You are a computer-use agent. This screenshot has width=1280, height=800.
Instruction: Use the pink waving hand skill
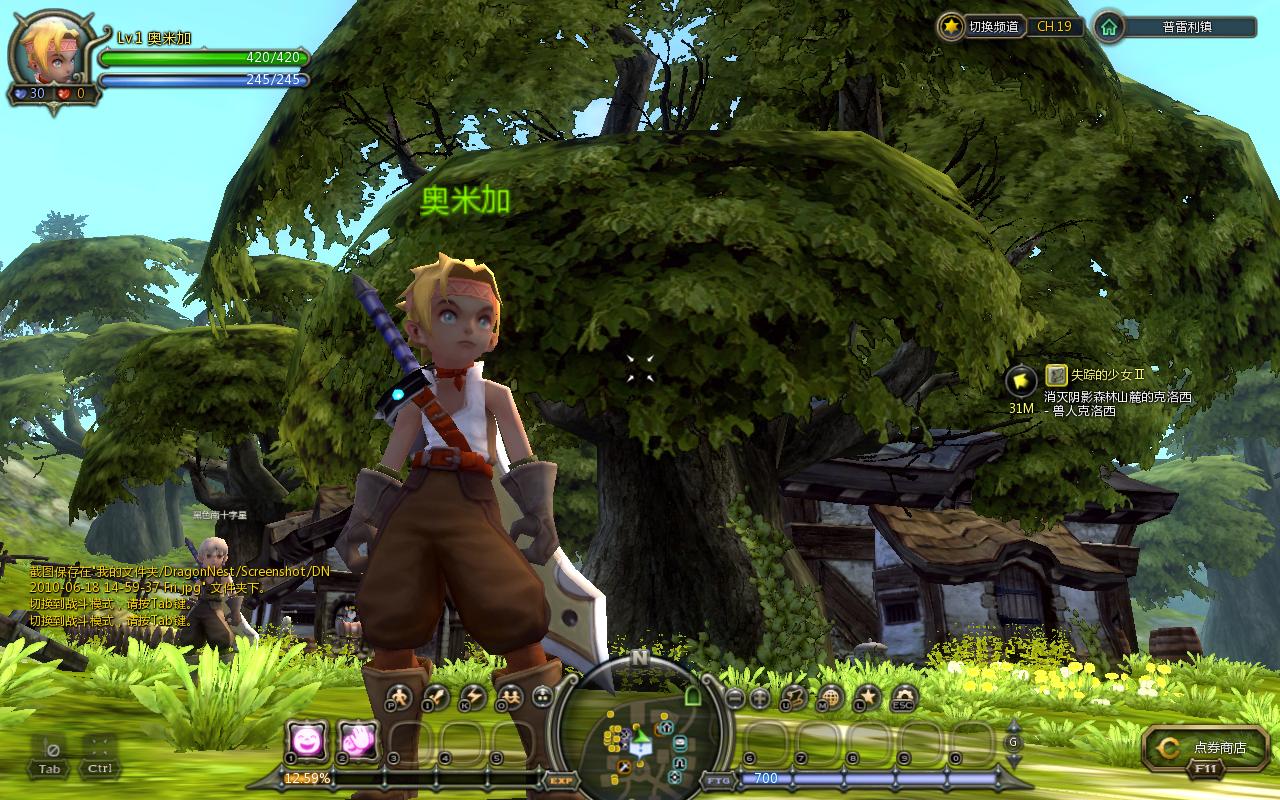[x=357, y=740]
